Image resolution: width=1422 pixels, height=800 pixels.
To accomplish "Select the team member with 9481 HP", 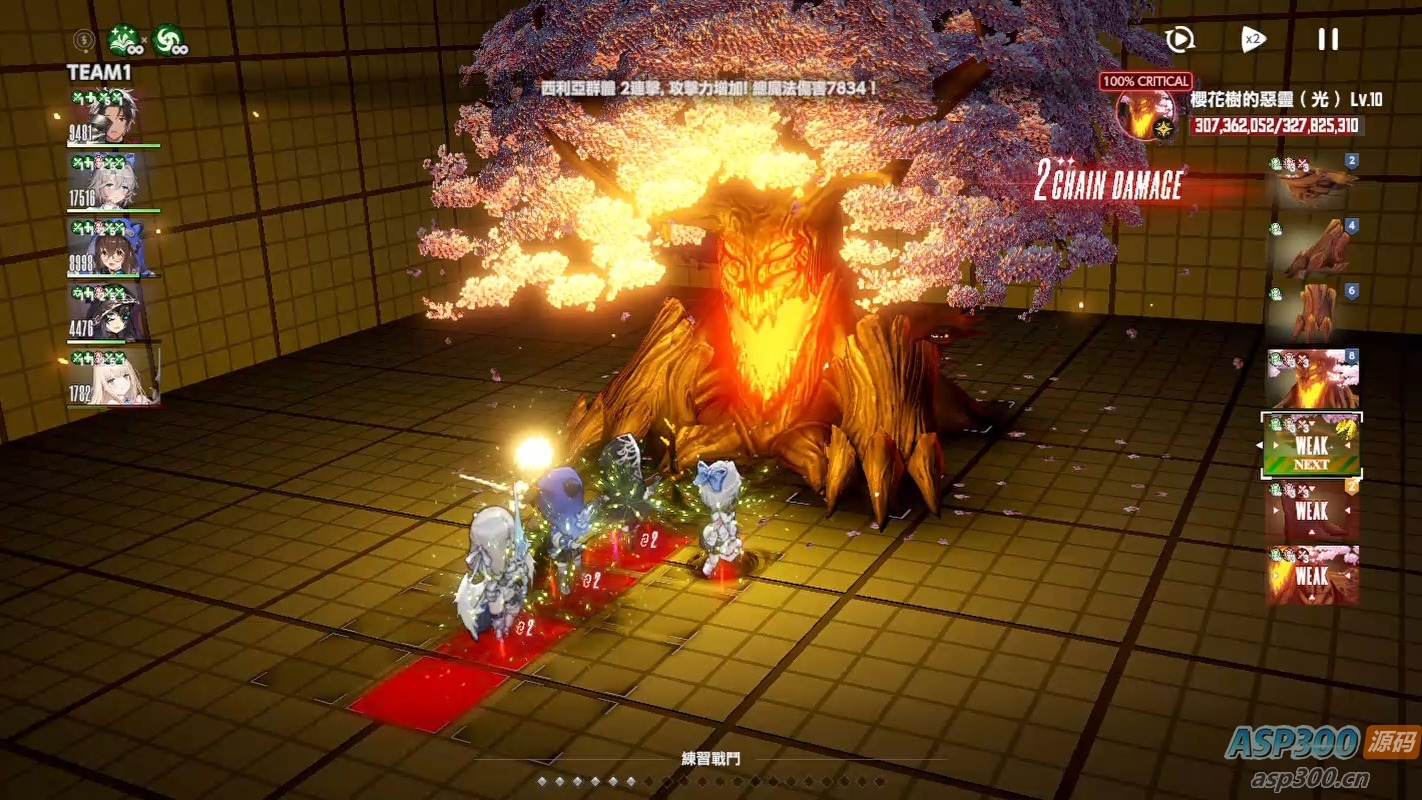I will click(112, 118).
